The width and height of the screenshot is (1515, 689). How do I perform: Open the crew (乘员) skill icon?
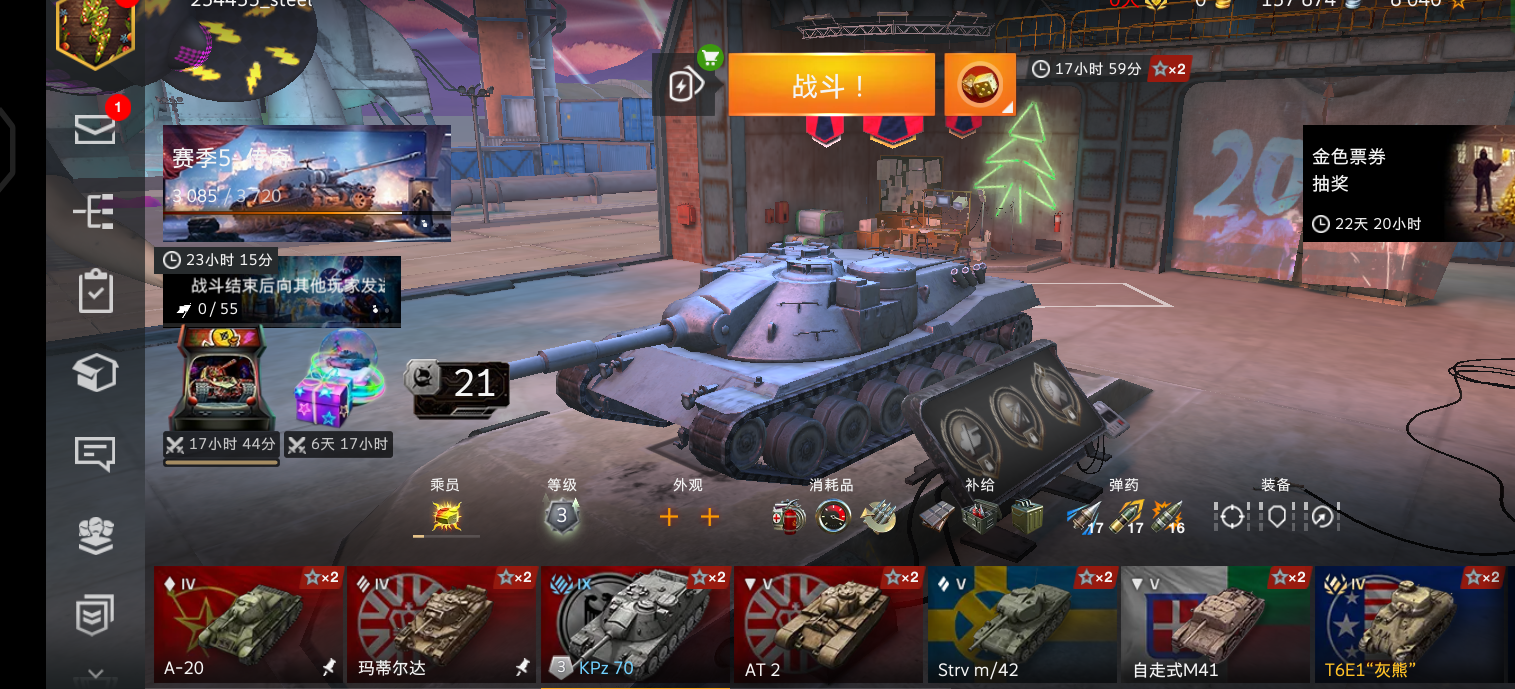446,516
